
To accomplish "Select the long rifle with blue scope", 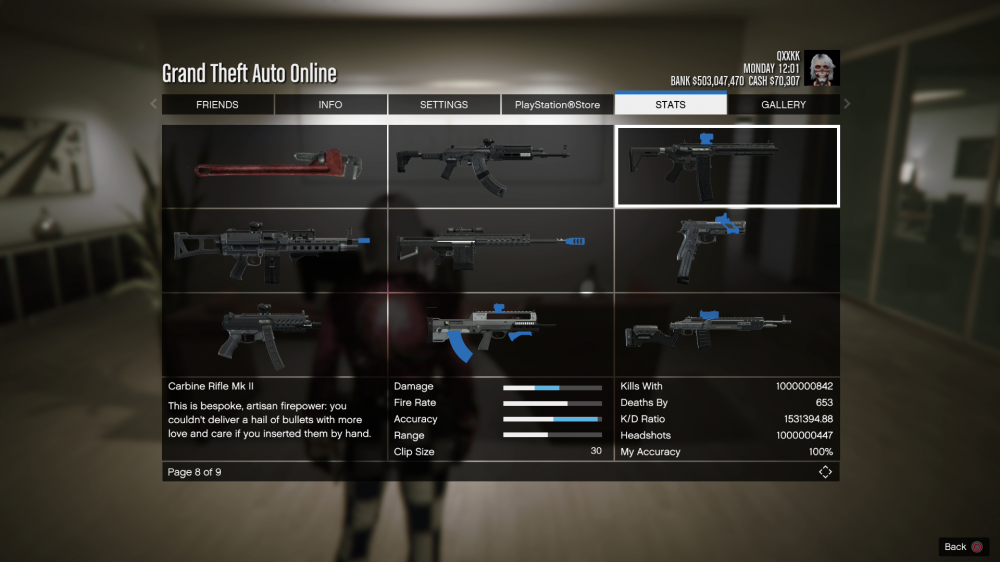I will click(727, 334).
